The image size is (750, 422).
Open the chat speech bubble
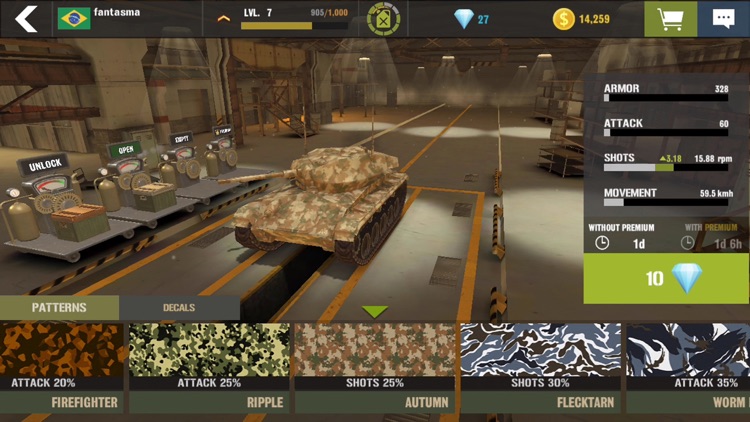tap(723, 19)
